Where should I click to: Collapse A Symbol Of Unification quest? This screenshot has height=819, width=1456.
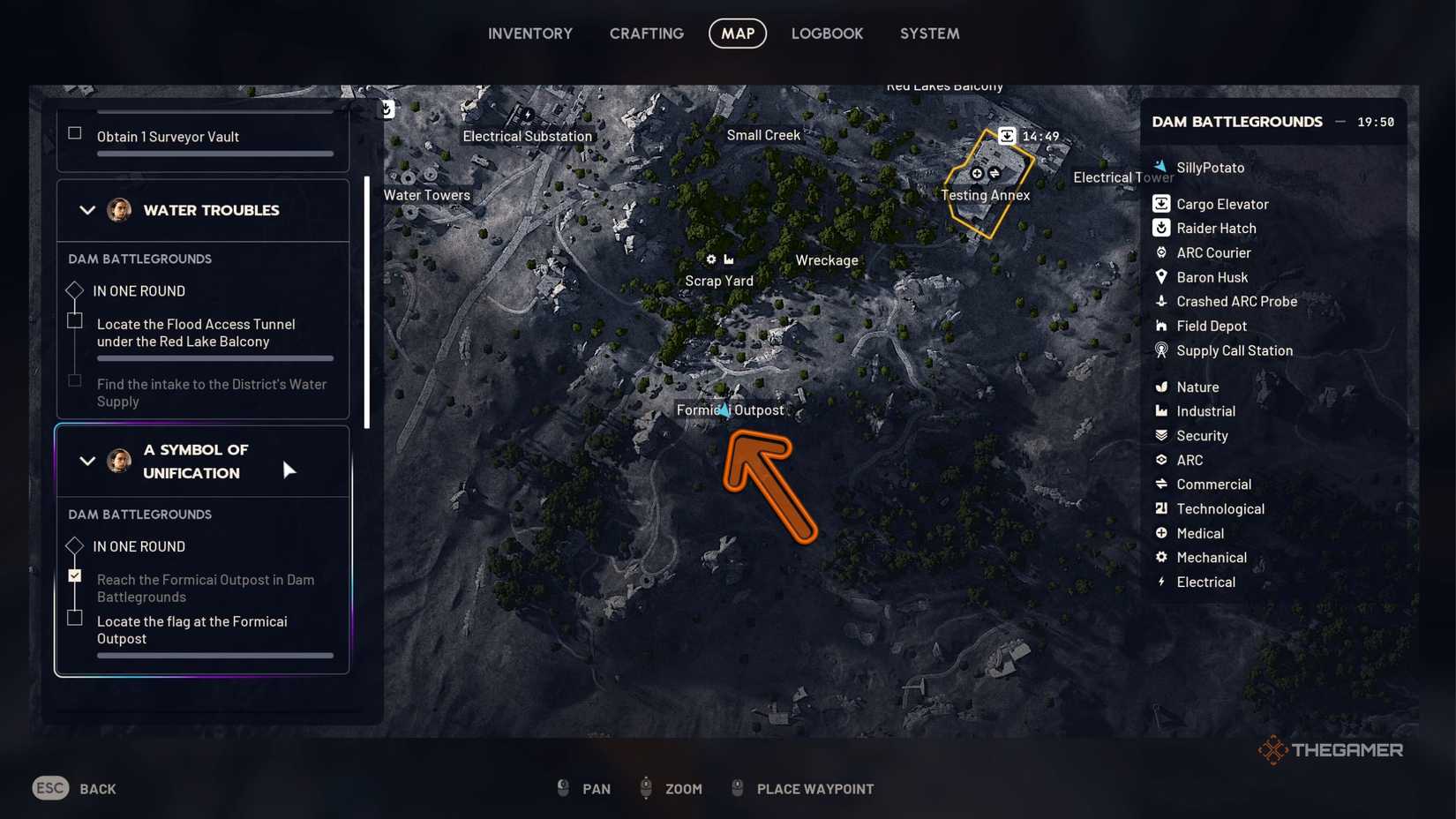coord(86,461)
